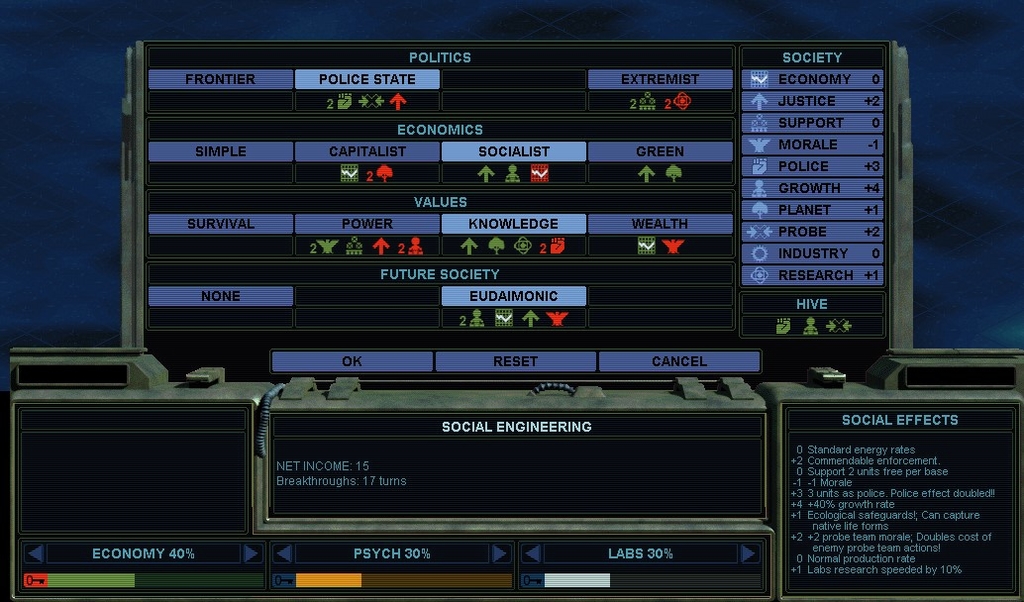The image size is (1024, 602).
Task: Decrease Psych allocation with left arrow
Action: pos(283,554)
